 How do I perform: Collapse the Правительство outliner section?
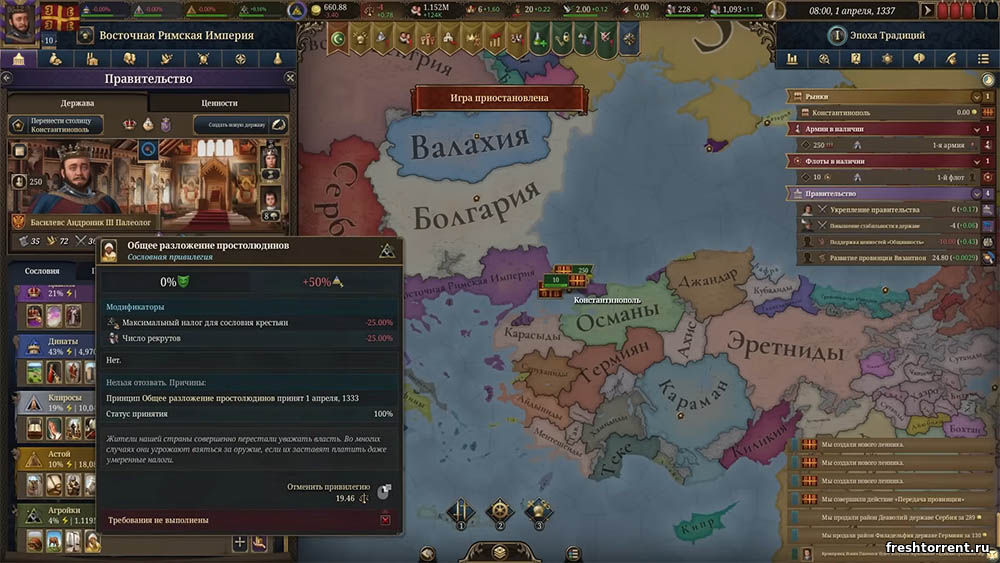point(973,194)
